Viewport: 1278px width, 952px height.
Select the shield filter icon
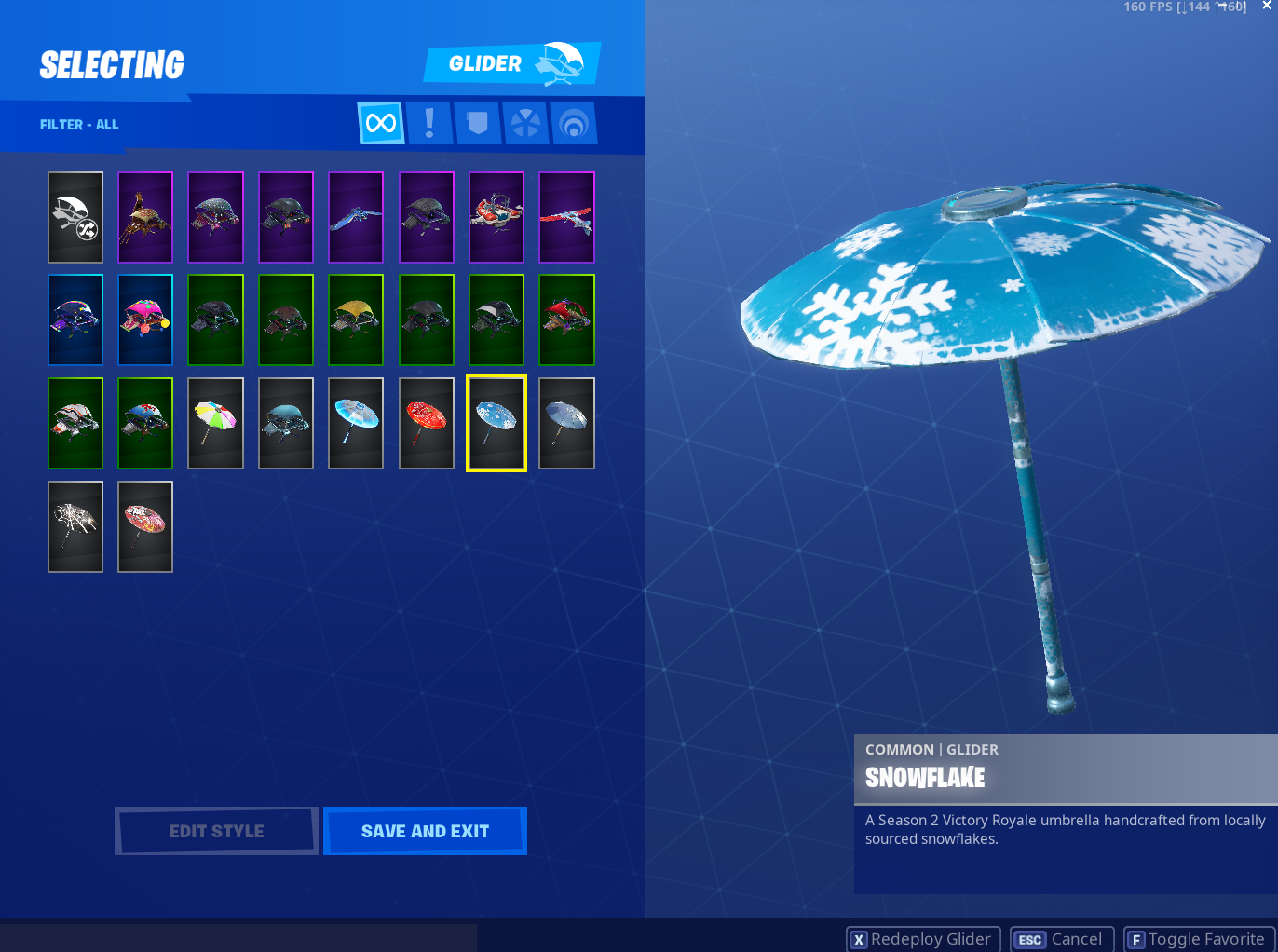tap(477, 123)
